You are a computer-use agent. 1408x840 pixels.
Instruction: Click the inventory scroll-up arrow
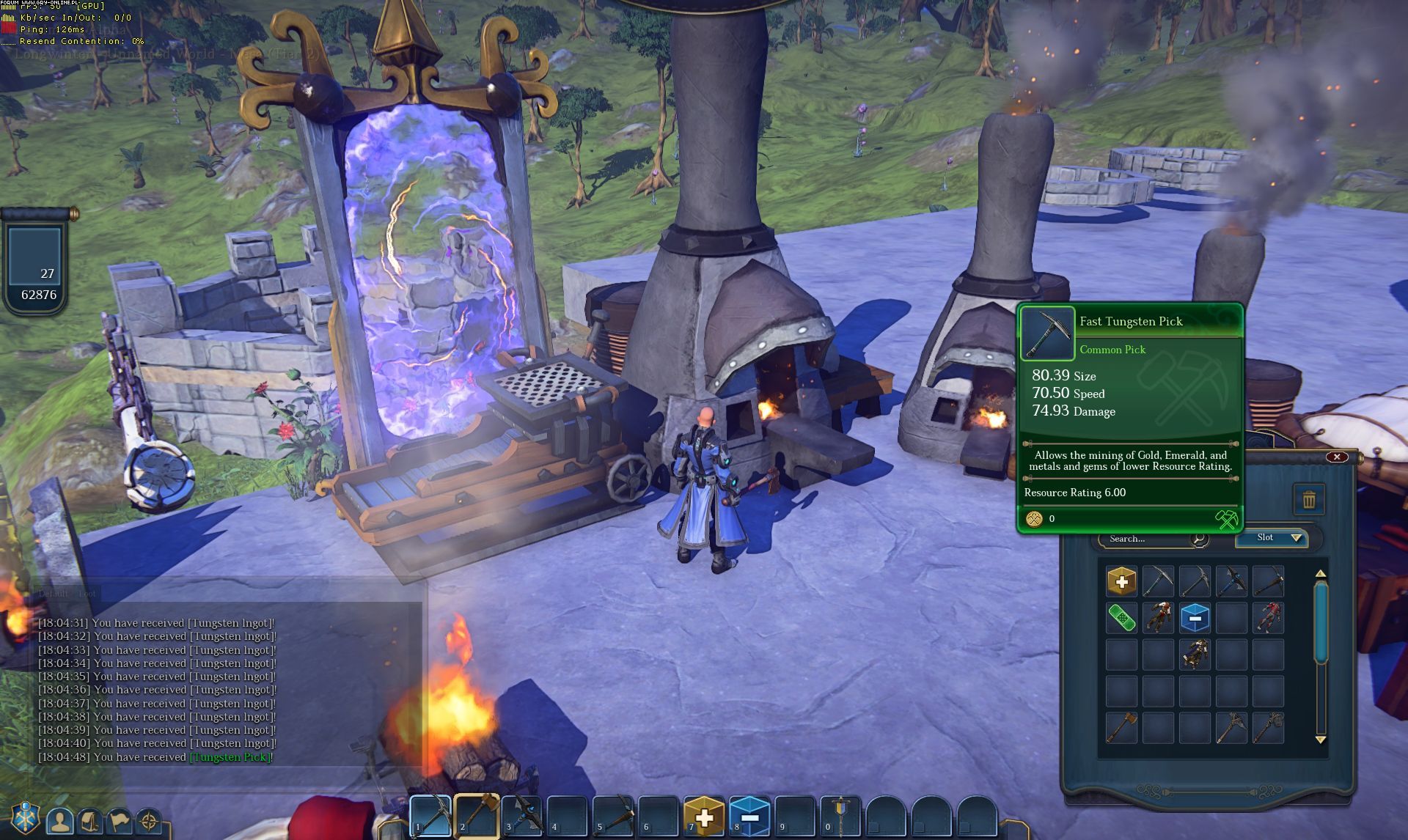1321,574
